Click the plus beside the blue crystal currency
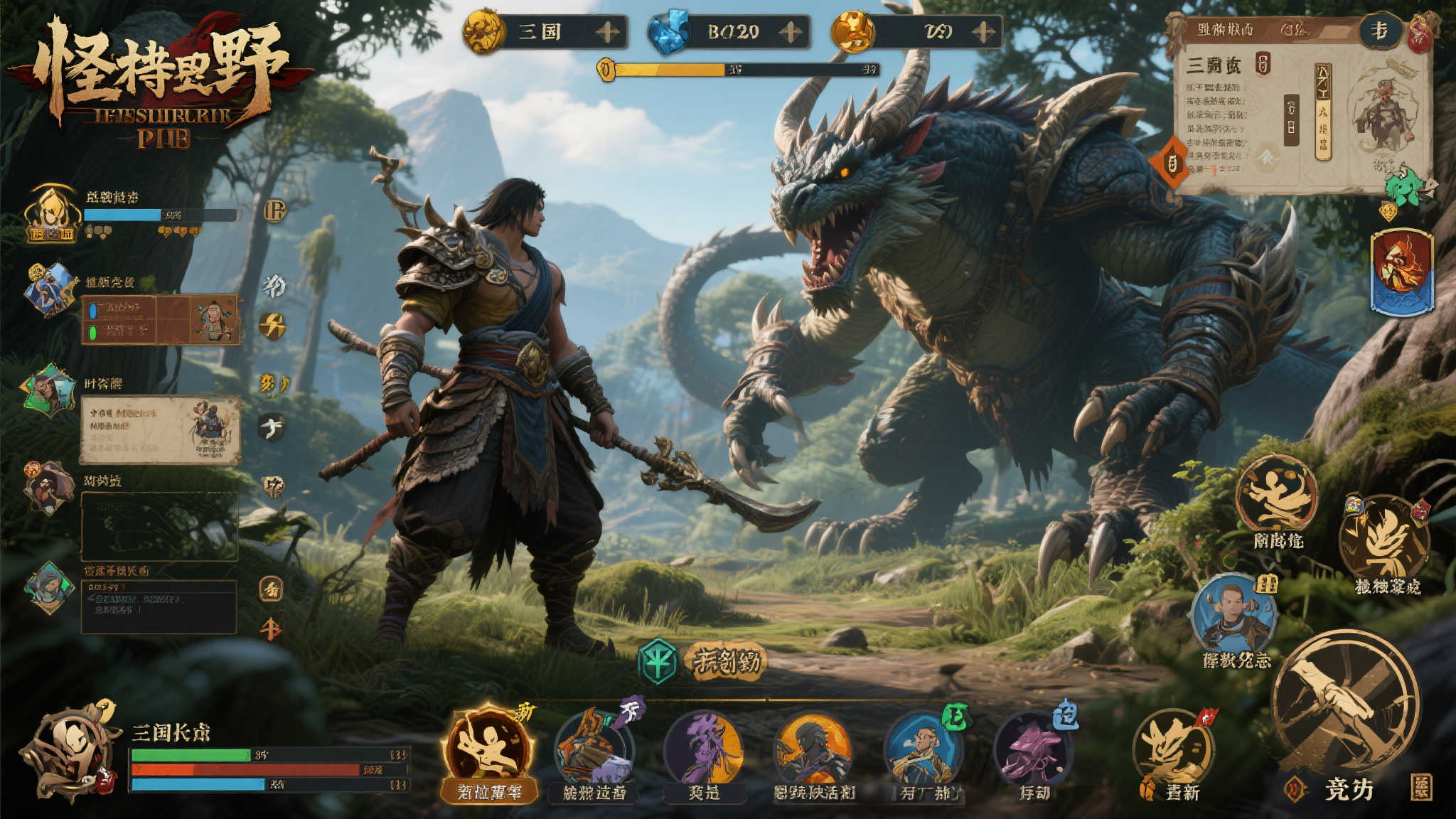The image size is (1456, 819). click(791, 32)
